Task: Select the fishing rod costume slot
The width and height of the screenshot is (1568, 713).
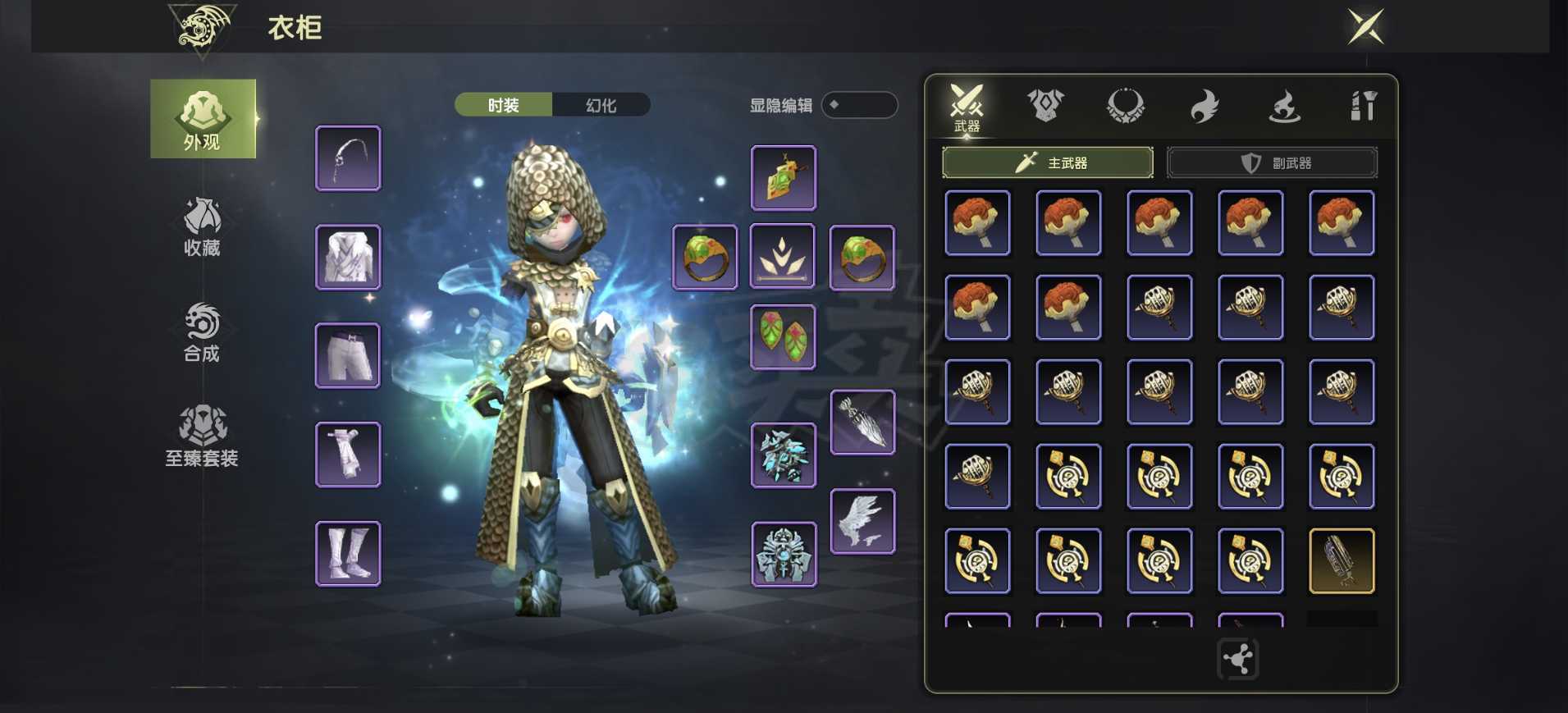Action: tap(348, 158)
